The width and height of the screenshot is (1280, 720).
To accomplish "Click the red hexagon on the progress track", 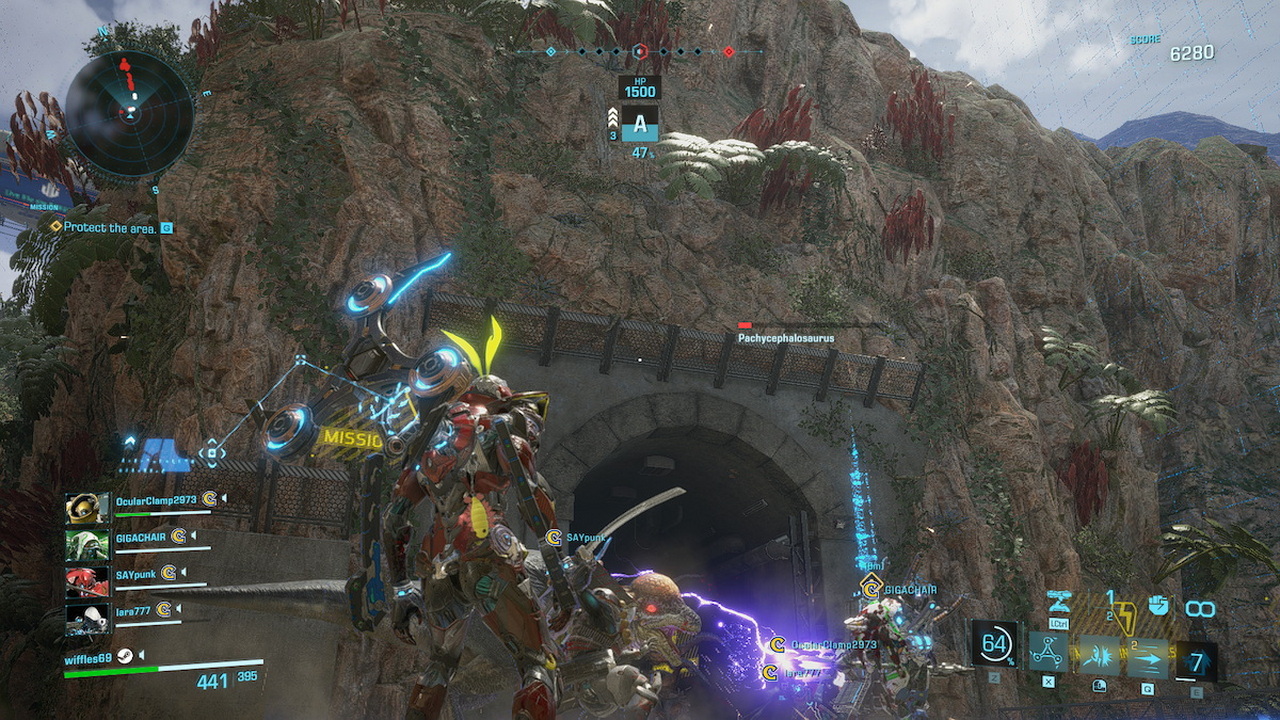I will point(641,51).
